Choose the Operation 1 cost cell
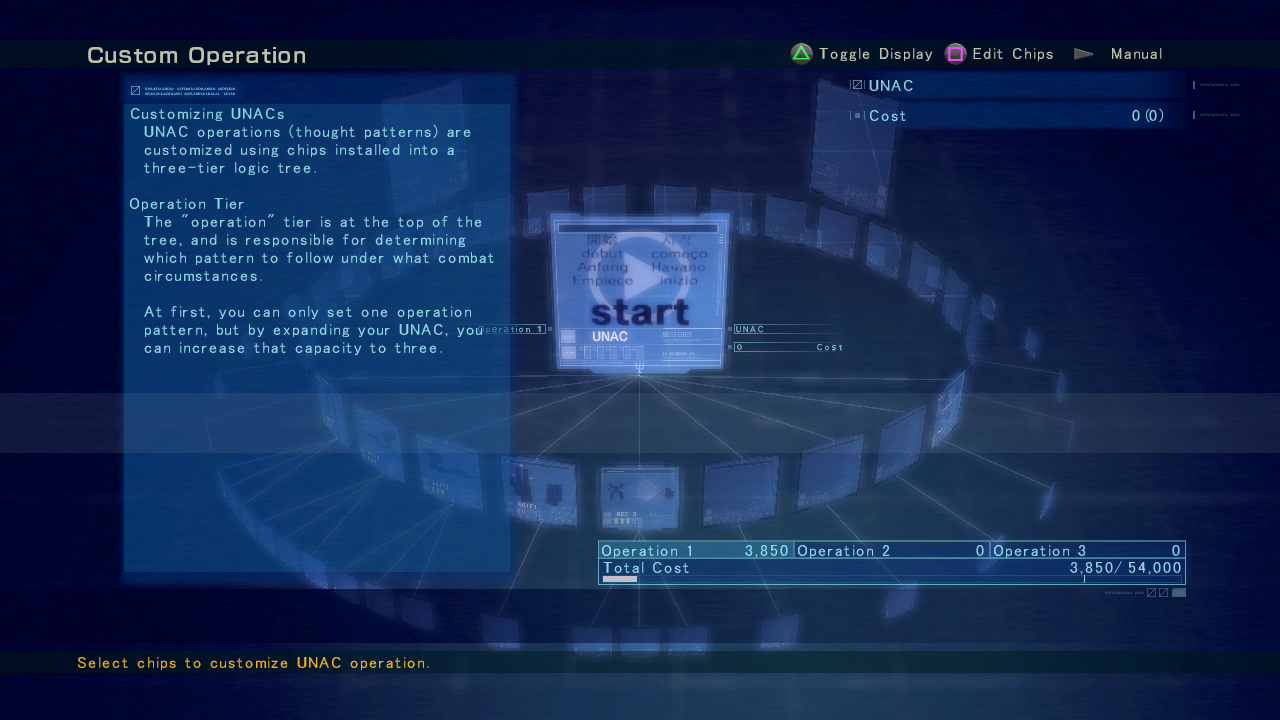 (x=696, y=551)
